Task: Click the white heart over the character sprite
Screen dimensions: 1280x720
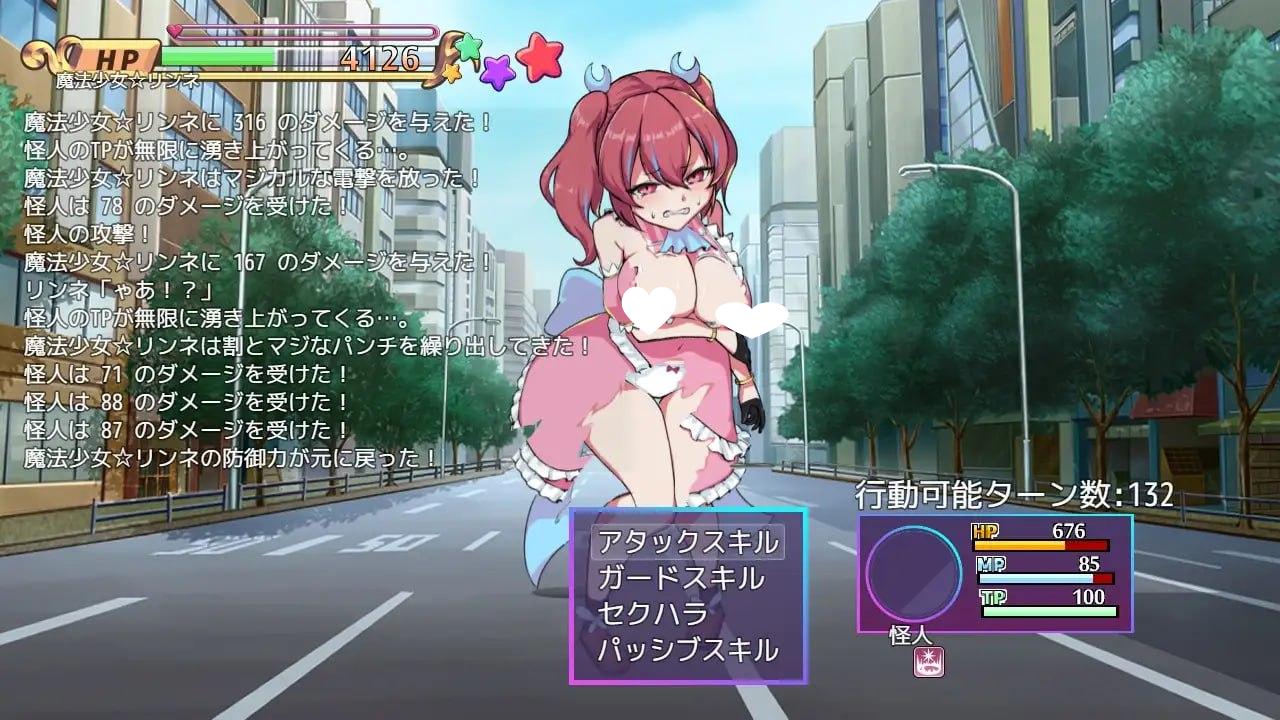Action: 648,307
